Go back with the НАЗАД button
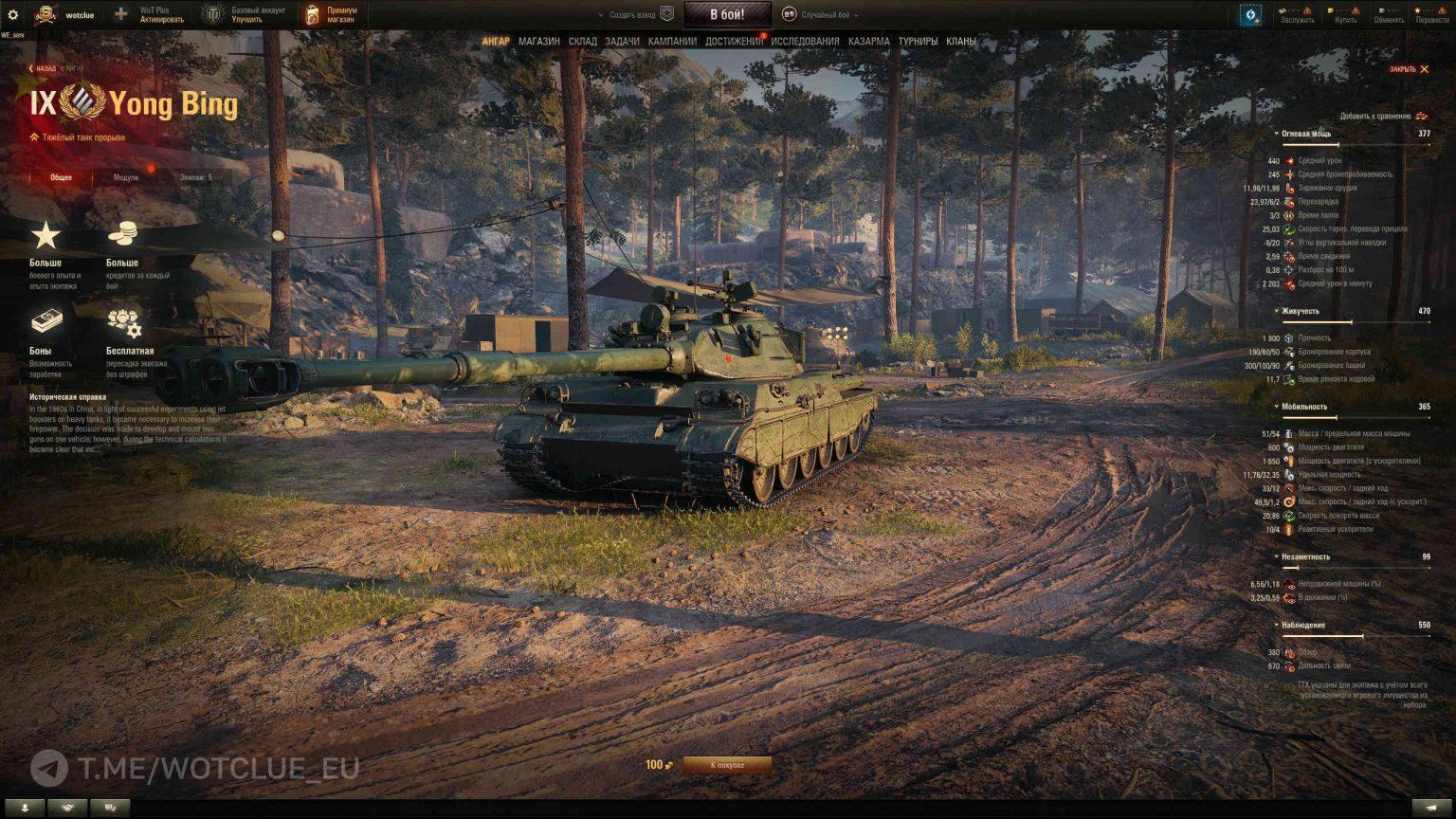 43,68
